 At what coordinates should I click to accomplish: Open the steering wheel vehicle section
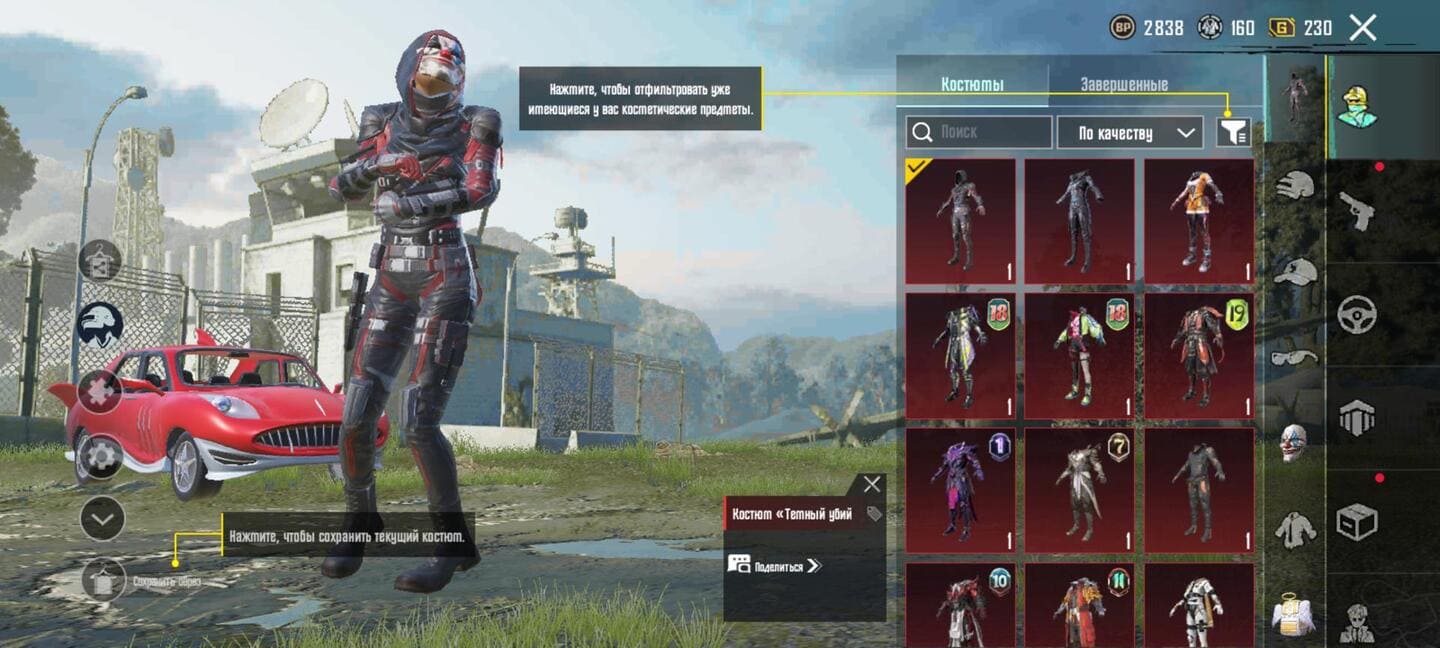1357,315
